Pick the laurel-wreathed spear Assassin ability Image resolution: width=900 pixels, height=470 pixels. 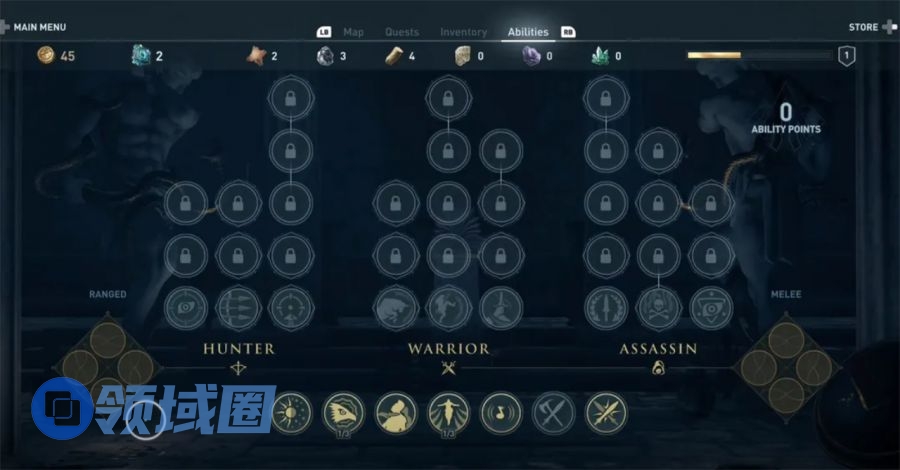[606, 307]
